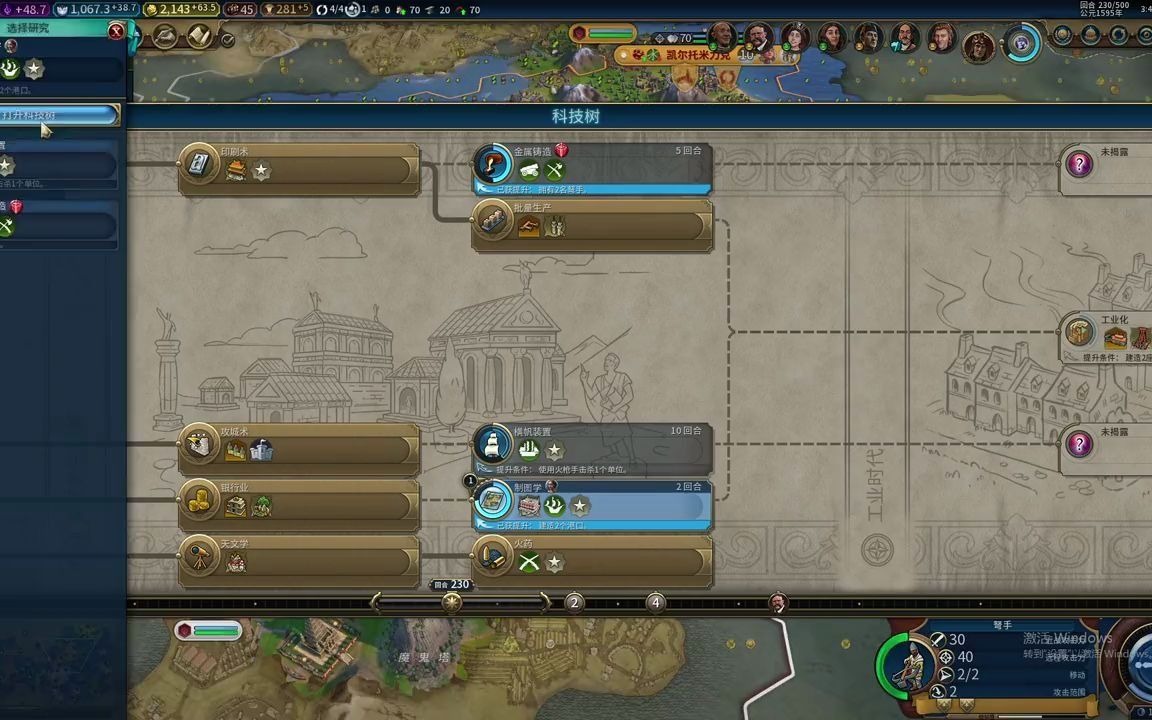Close the research chooser with the red X
The height and width of the screenshot is (720, 1152).
tap(116, 31)
